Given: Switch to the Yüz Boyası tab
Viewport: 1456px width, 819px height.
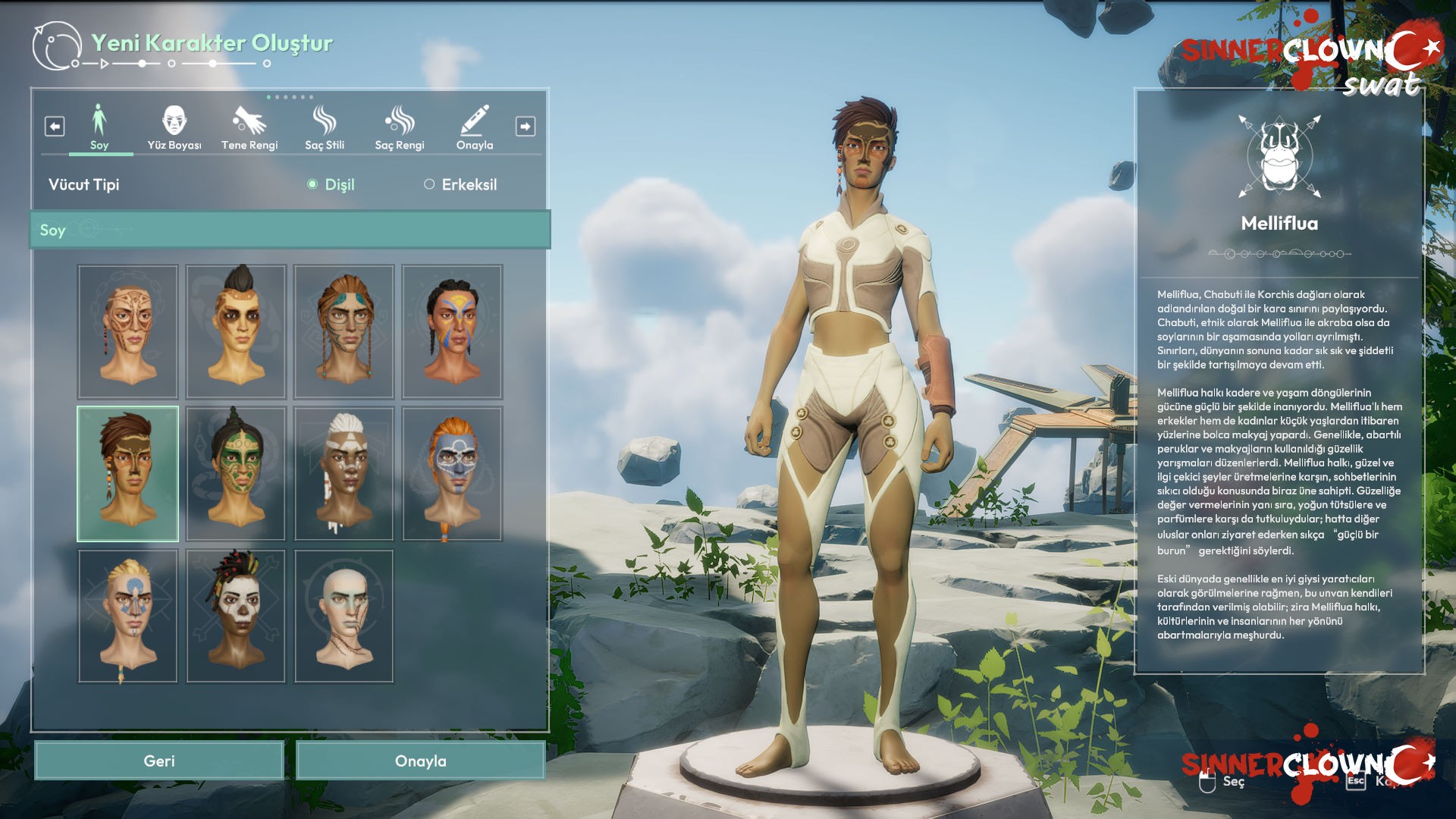Looking at the screenshot, I should (x=174, y=127).
